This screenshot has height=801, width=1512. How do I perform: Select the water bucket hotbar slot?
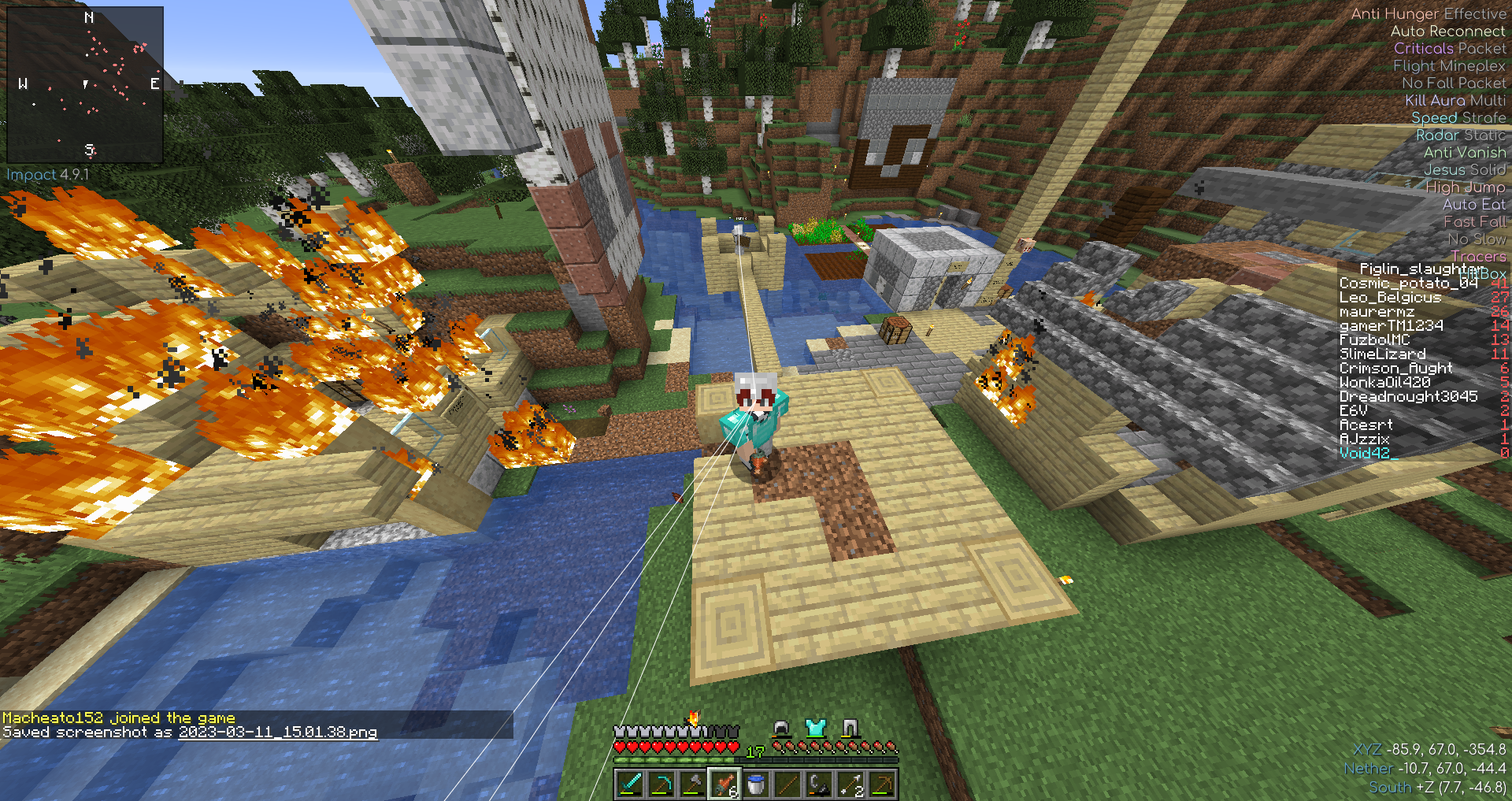click(756, 784)
